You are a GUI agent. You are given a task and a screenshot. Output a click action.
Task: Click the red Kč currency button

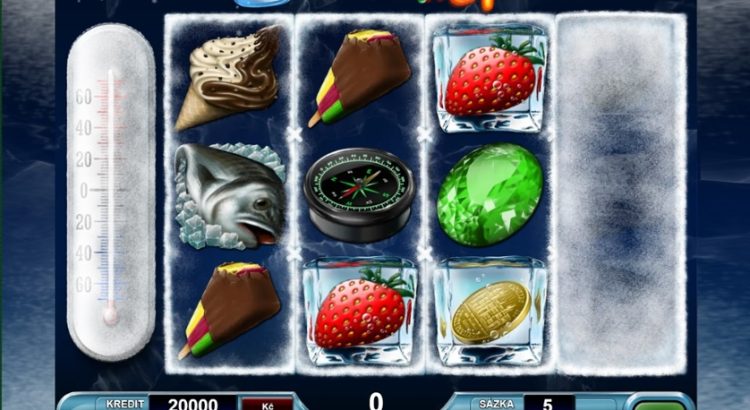coord(267,404)
